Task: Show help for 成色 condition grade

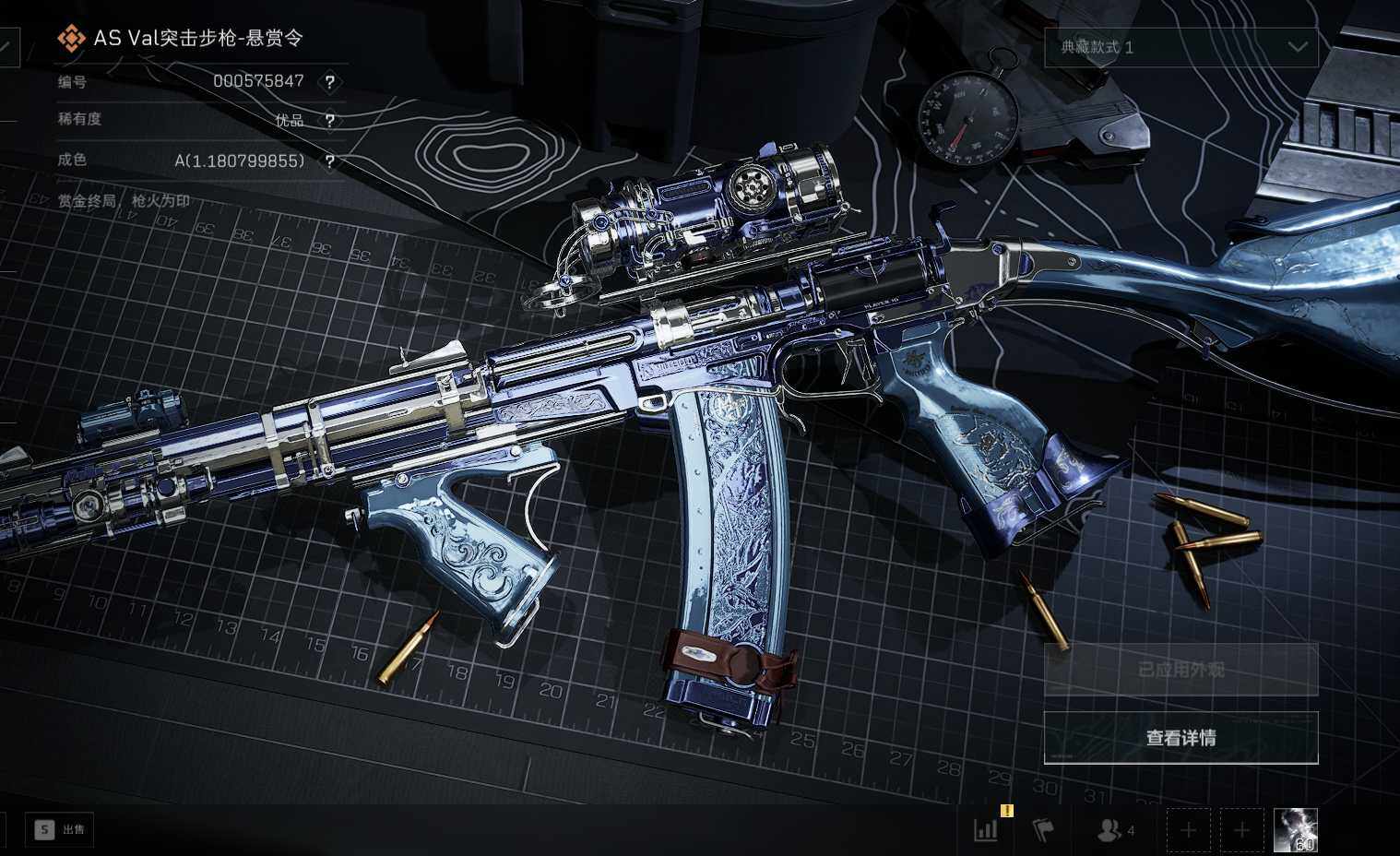Action: 329,161
